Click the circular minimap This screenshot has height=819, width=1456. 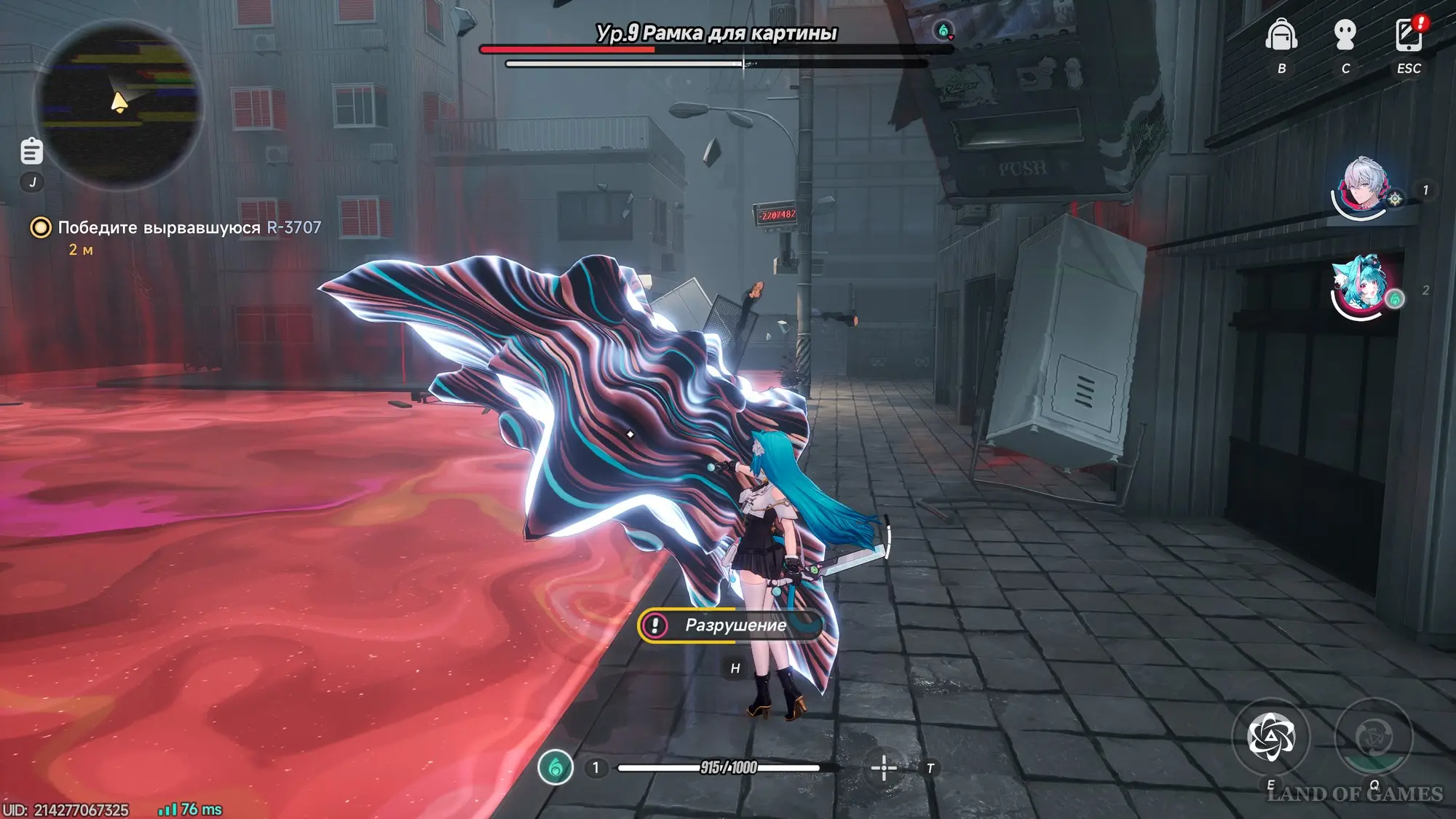[x=118, y=103]
